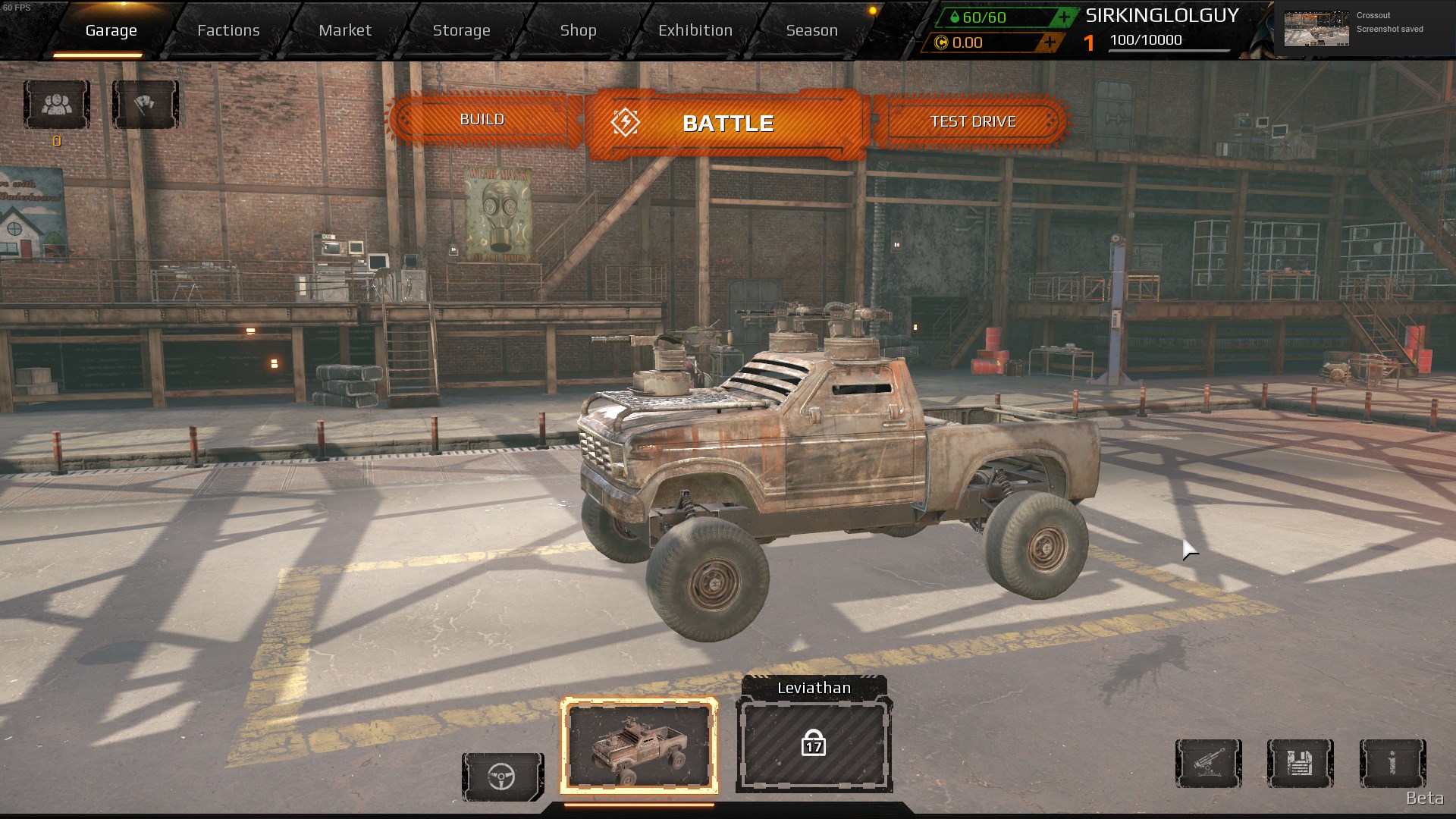Select the locked Leviathan slot
The image size is (1456, 819).
click(814, 745)
